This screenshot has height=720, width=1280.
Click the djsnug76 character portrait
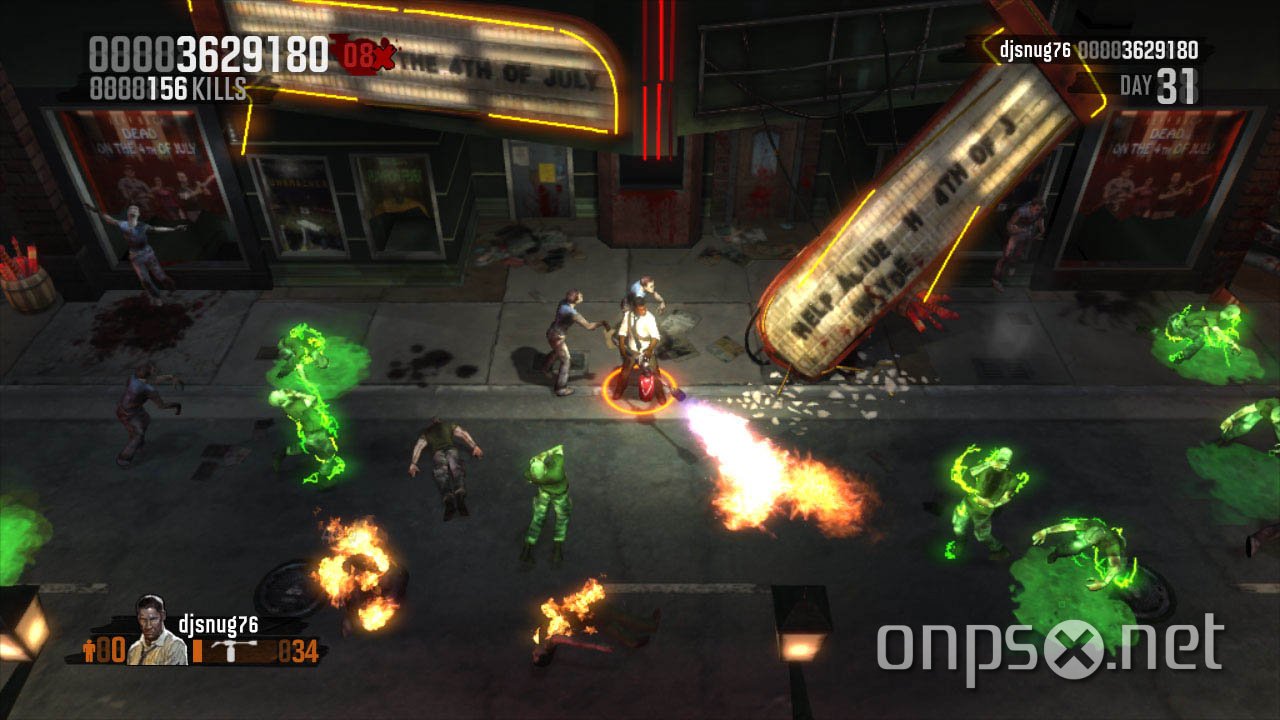(155, 632)
